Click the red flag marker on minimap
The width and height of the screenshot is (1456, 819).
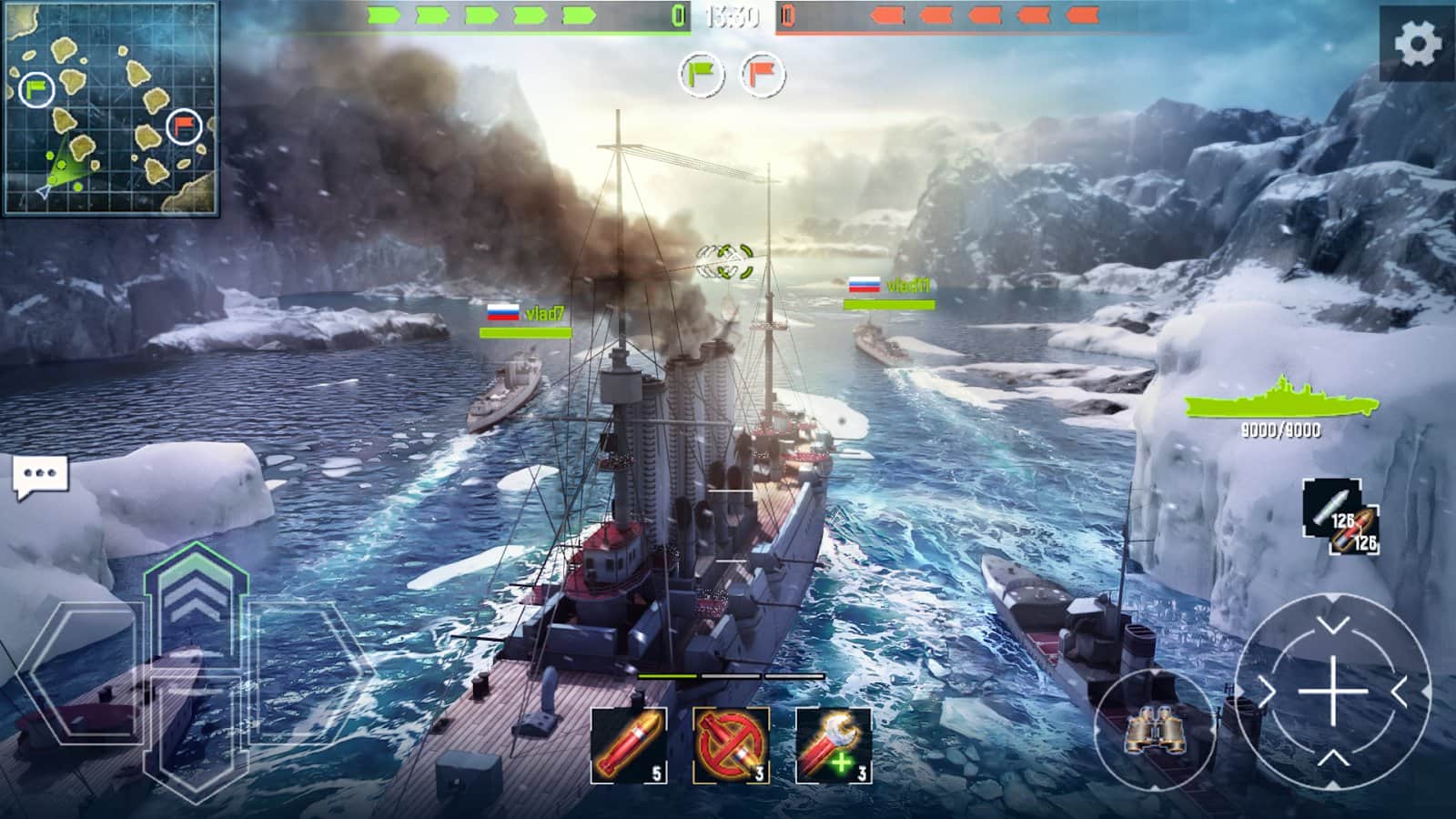(184, 126)
